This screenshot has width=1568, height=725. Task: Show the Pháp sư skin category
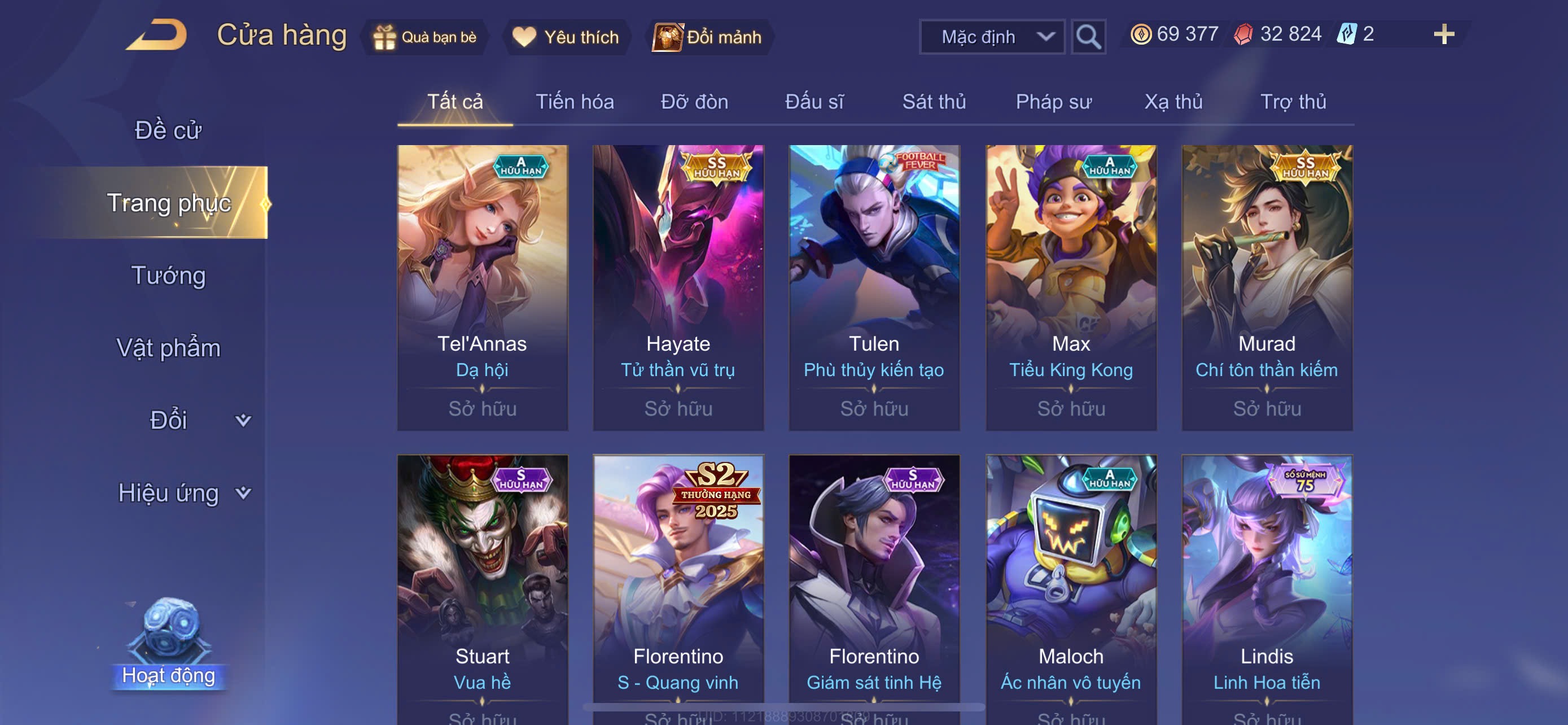click(1053, 102)
